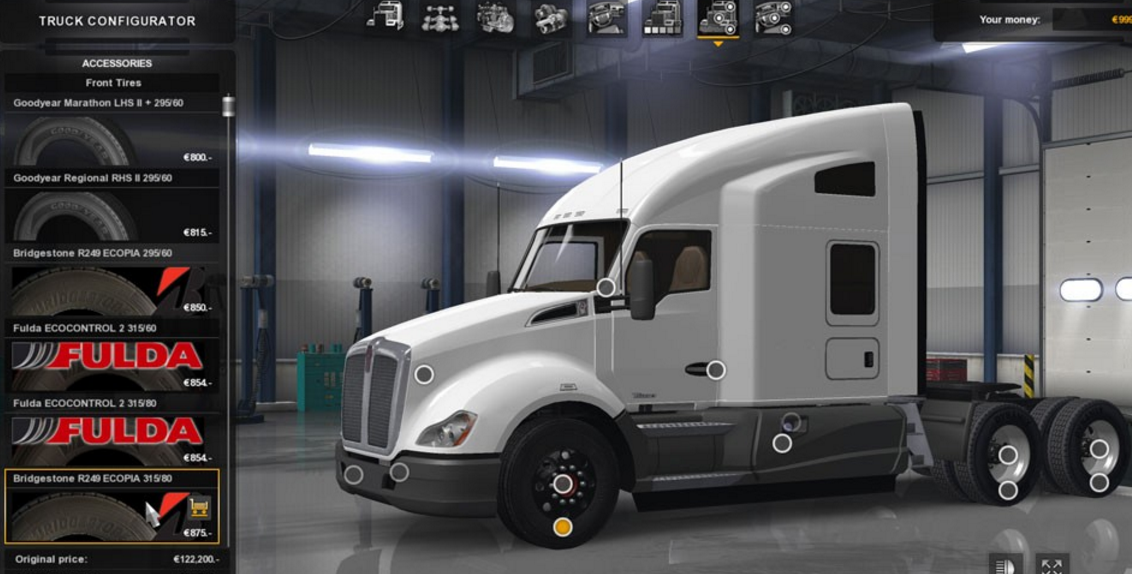
Task: Select the door handle accessory node
Action: (x=715, y=370)
